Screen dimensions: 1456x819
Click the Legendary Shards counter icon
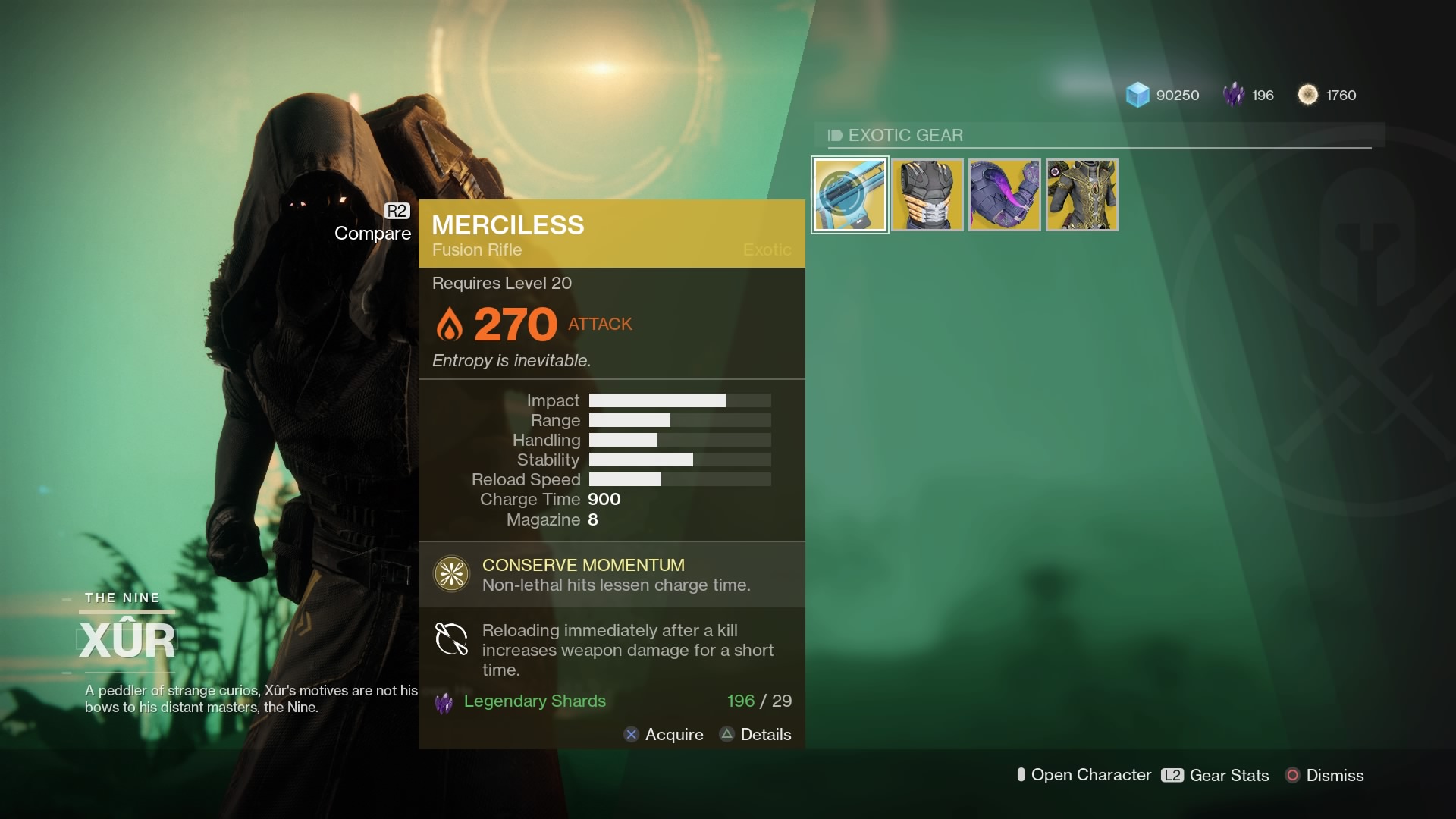[1234, 95]
